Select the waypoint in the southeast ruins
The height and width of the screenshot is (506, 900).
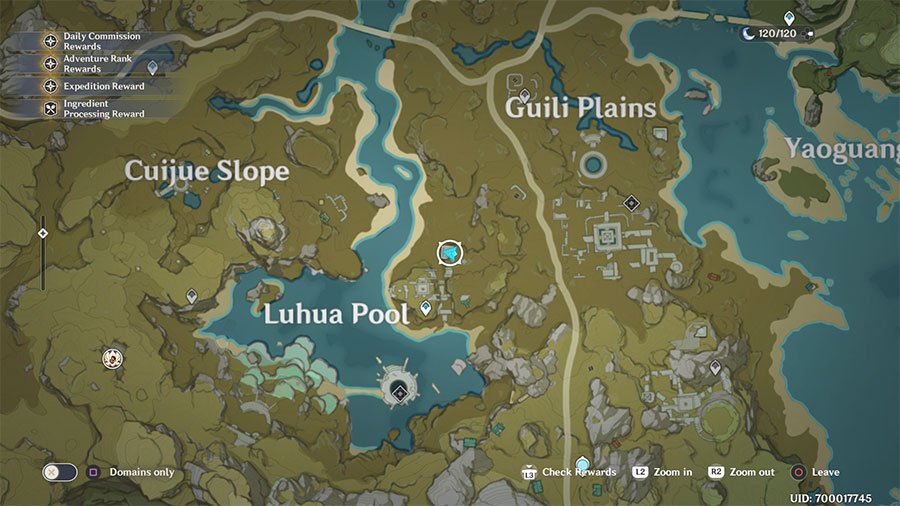715,368
